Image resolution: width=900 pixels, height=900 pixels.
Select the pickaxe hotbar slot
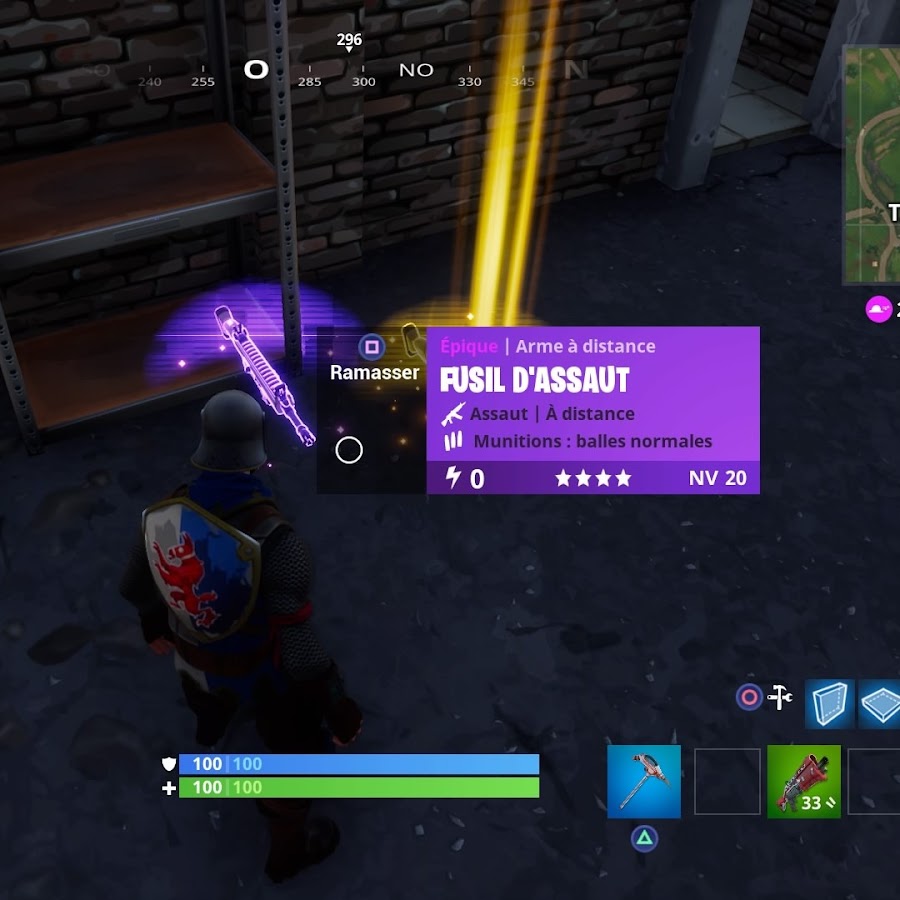644,781
